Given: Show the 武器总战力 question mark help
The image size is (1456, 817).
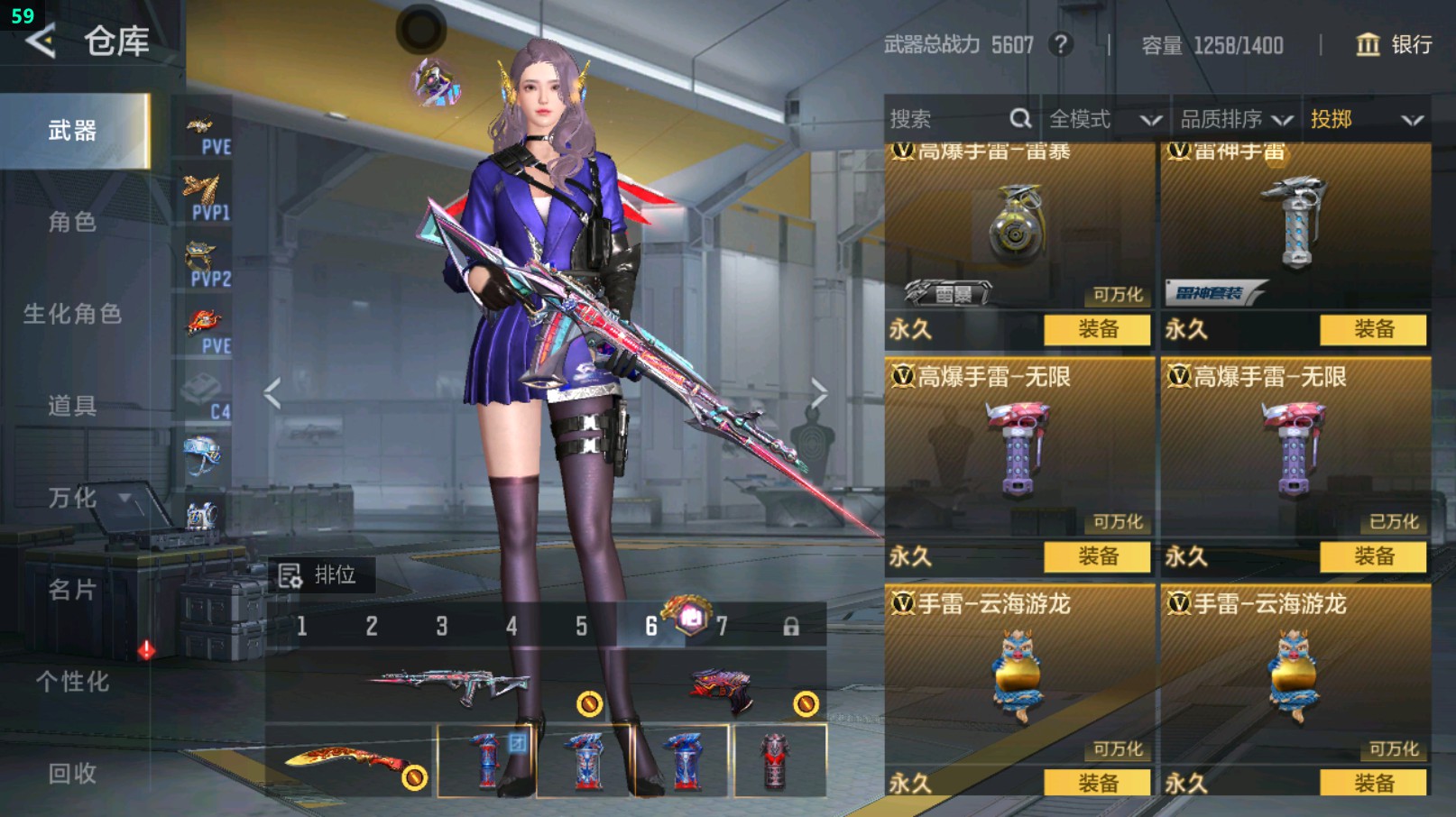Looking at the screenshot, I should tap(1062, 44).
